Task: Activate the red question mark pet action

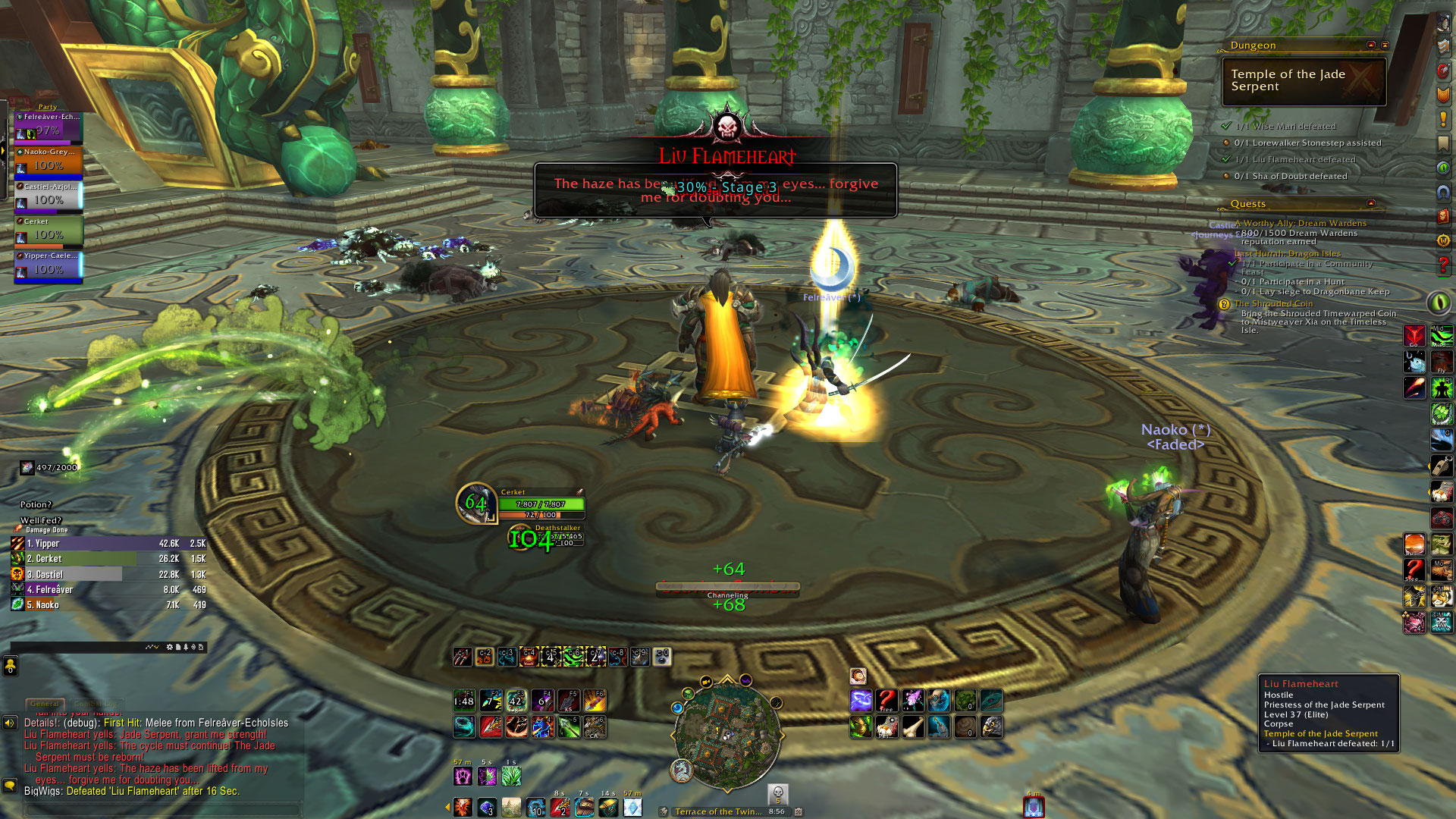Action: pyautogui.click(x=886, y=700)
